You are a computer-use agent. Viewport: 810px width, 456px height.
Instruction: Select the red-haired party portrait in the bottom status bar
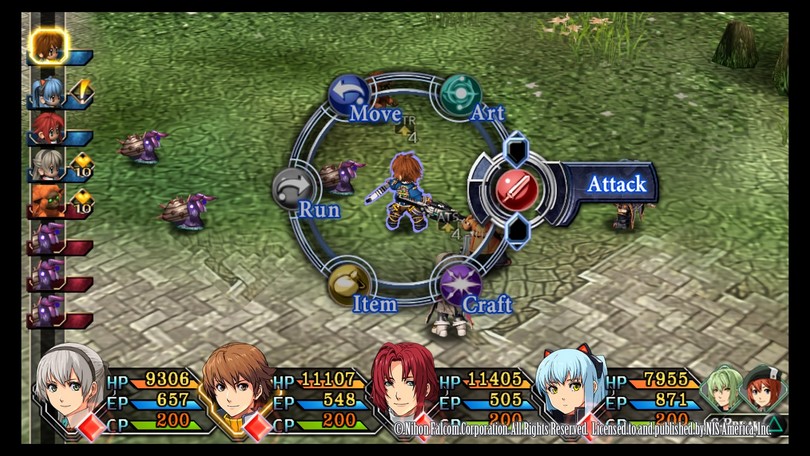(x=402, y=387)
